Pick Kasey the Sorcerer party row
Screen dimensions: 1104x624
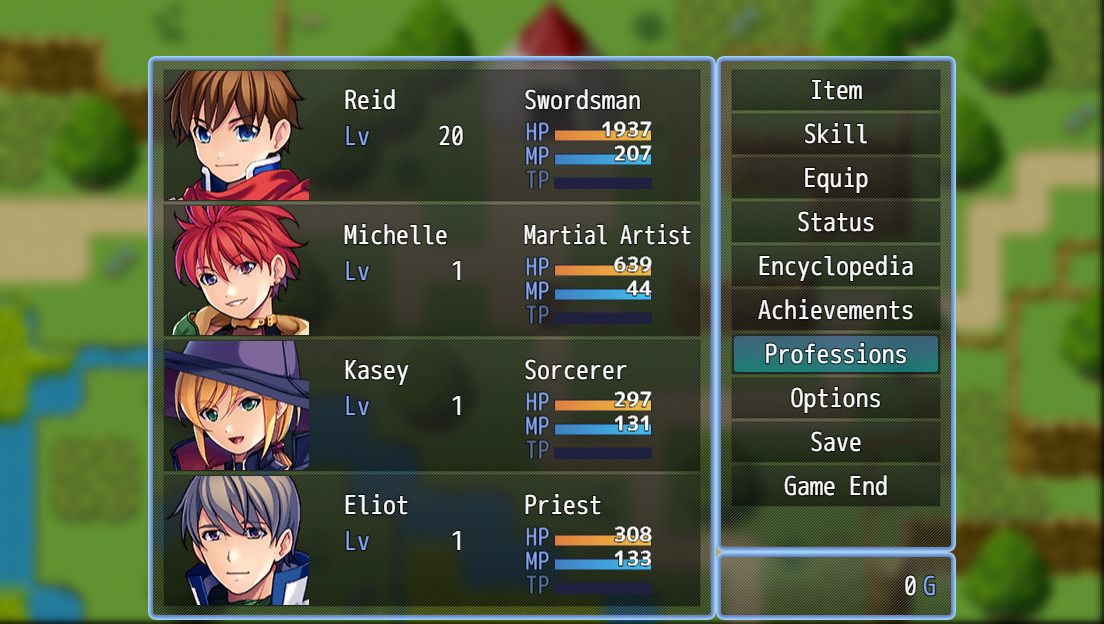click(x=431, y=405)
